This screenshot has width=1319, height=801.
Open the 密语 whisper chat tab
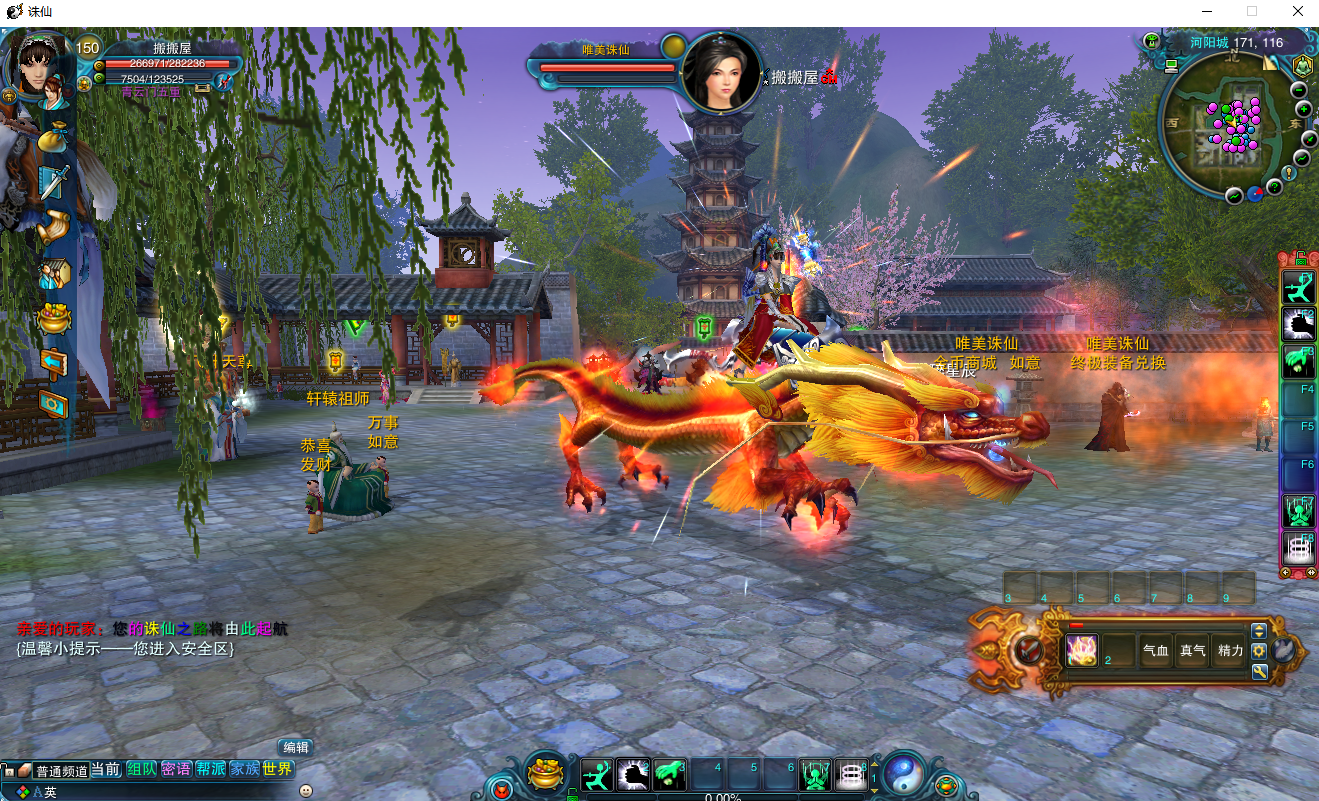[176, 769]
